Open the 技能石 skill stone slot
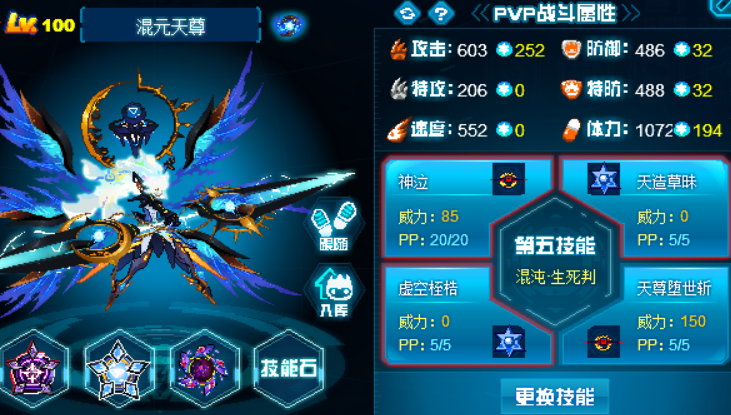Viewport: 731px width, 415px height. pos(289,367)
